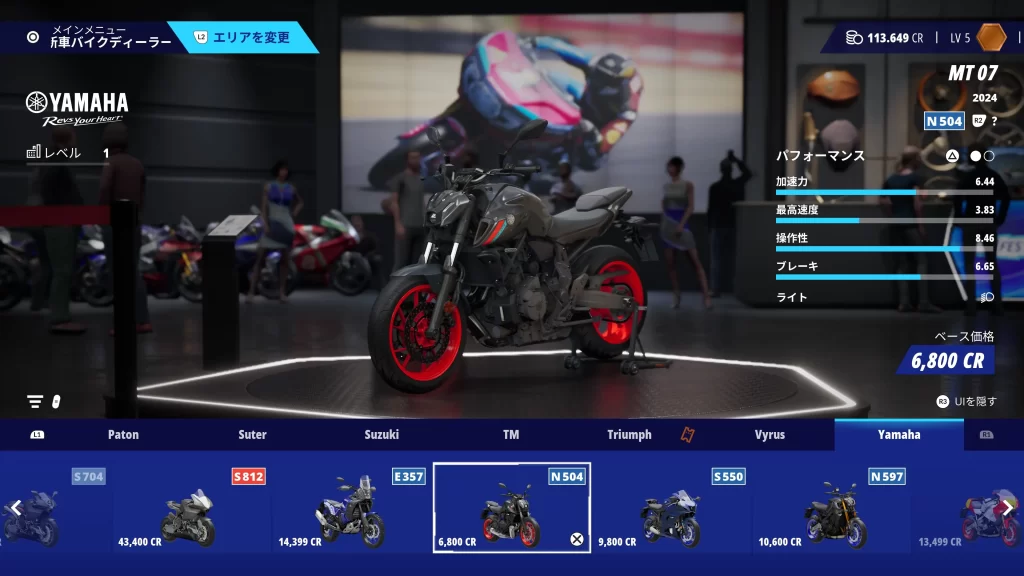Select the N 597 bike for 10,600 CR
The height and width of the screenshot is (576, 1024).
click(831, 508)
